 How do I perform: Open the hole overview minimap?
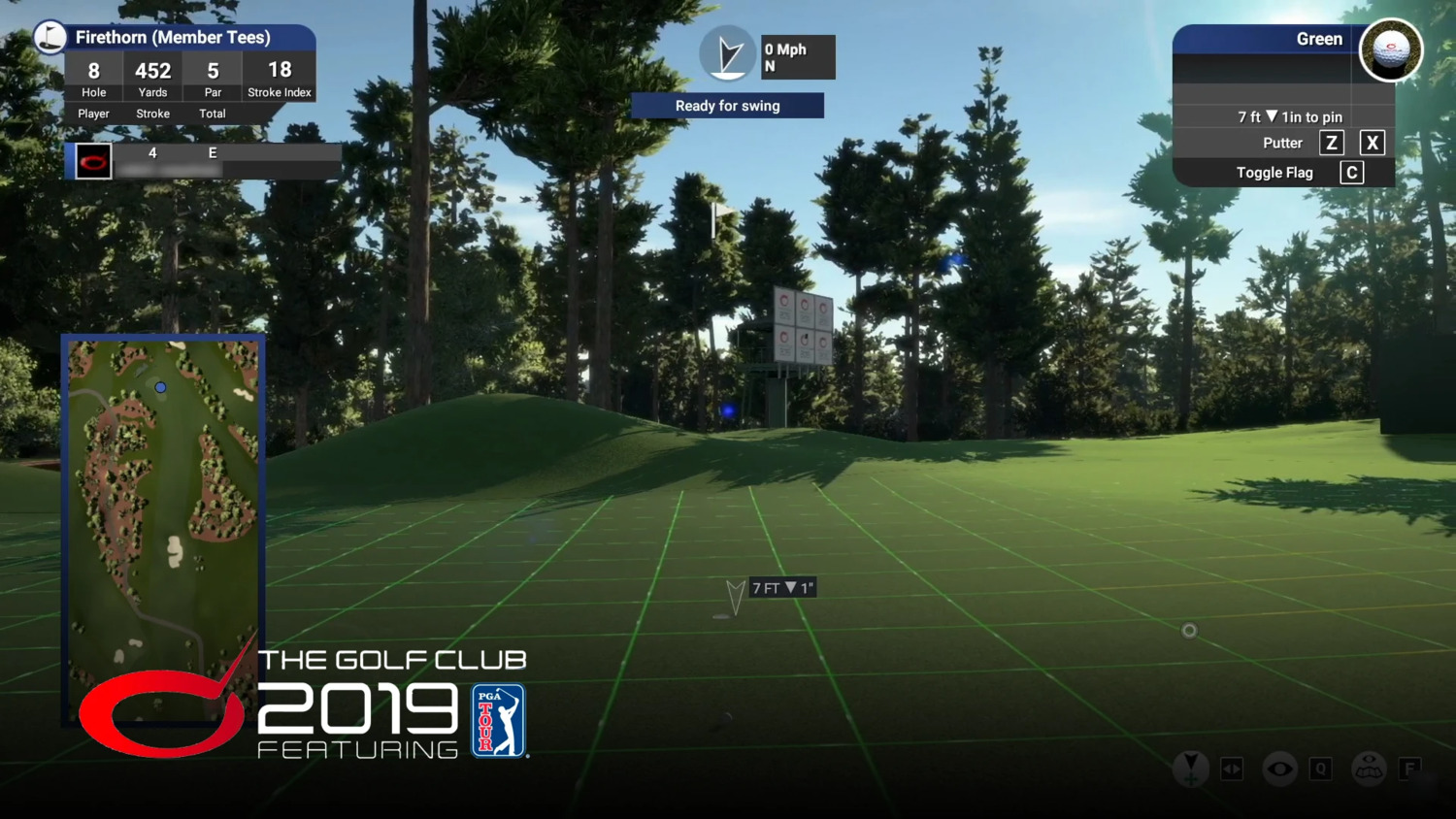163,529
